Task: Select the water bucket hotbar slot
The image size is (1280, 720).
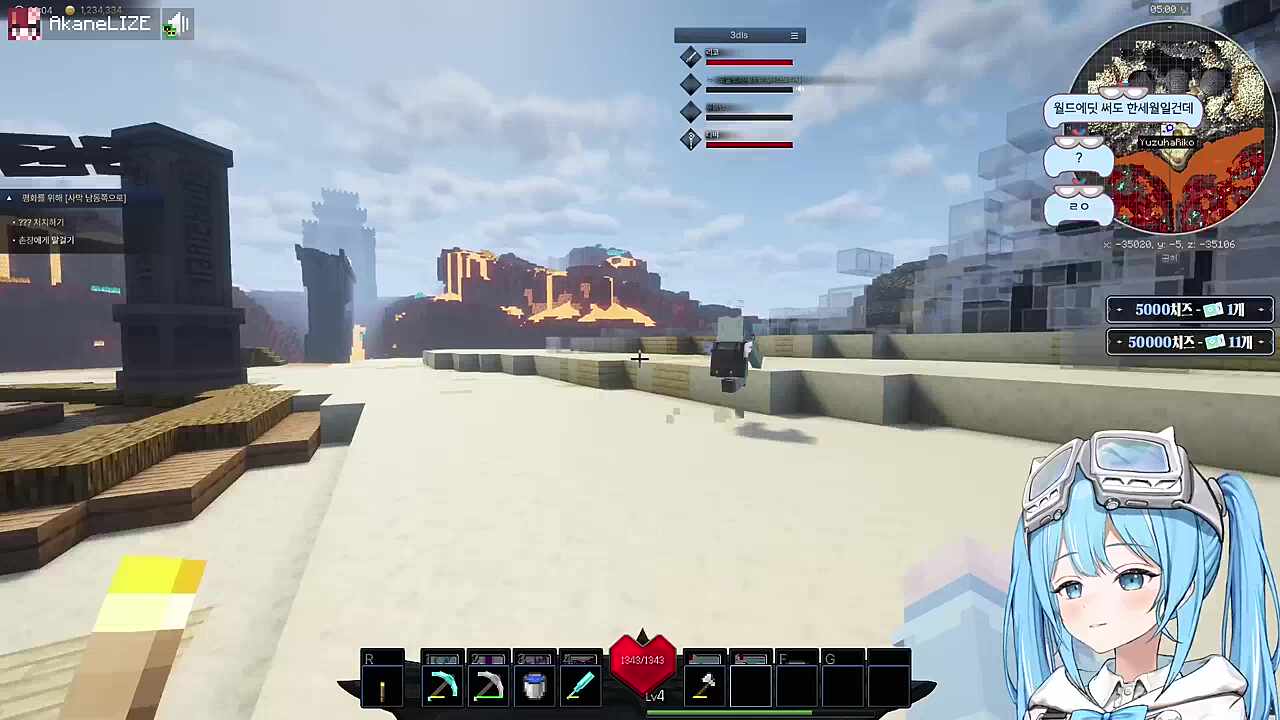Action: [x=534, y=687]
